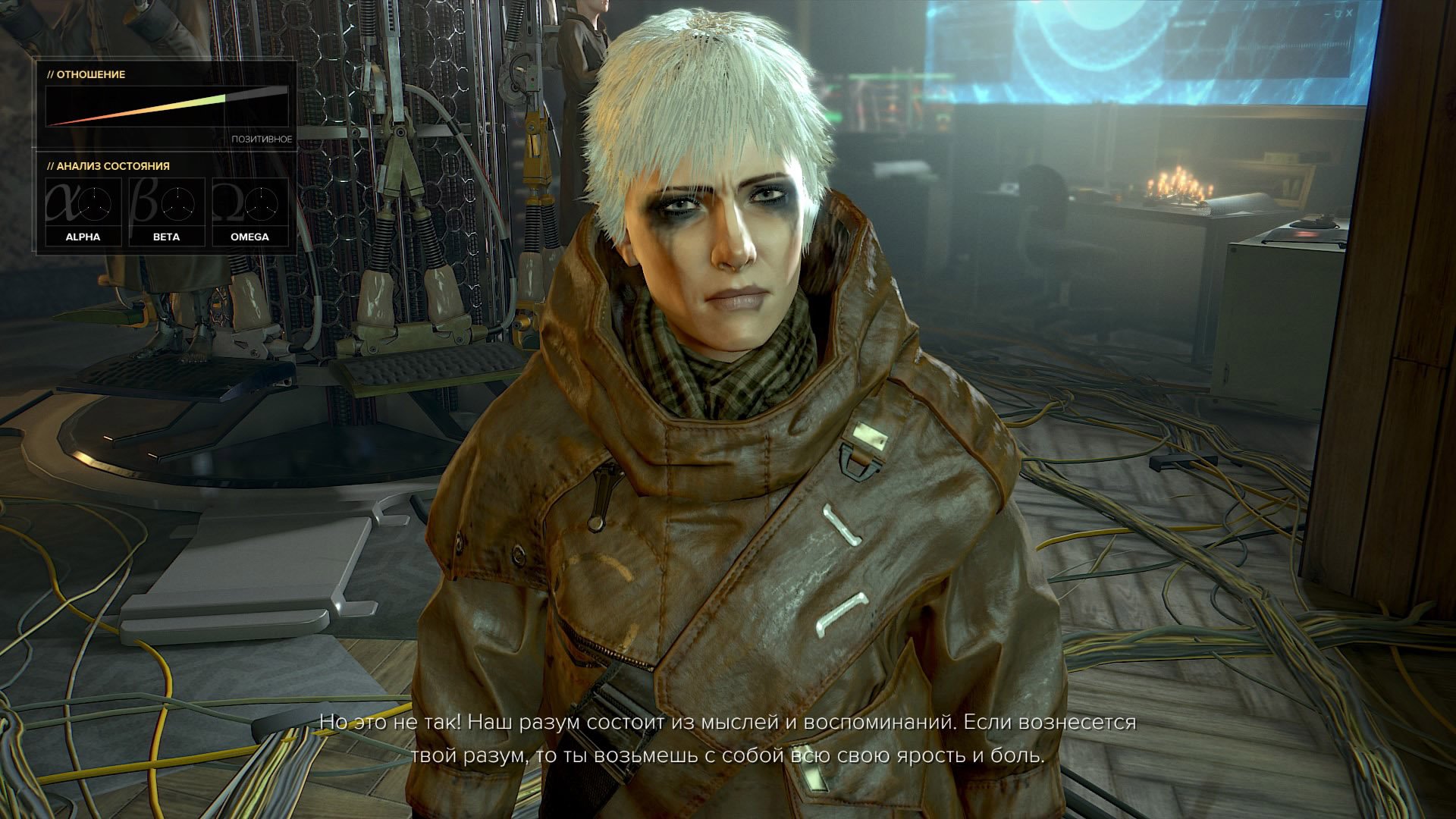Screen dimensions: 1456x819
Task: Click the close icon on the wall monitor screen
Action: pyautogui.click(x=1349, y=13)
